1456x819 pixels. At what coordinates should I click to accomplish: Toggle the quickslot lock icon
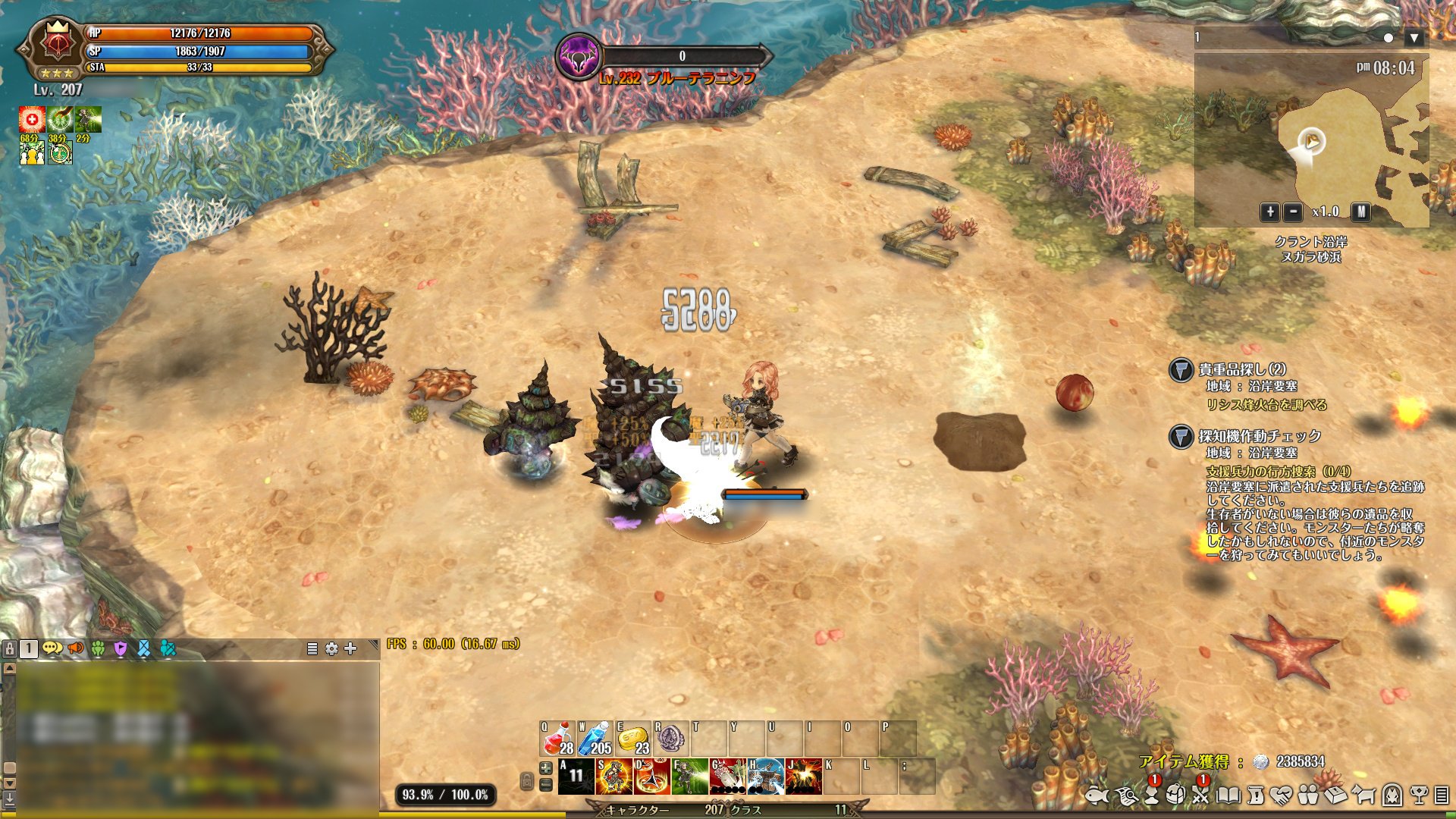(526, 780)
